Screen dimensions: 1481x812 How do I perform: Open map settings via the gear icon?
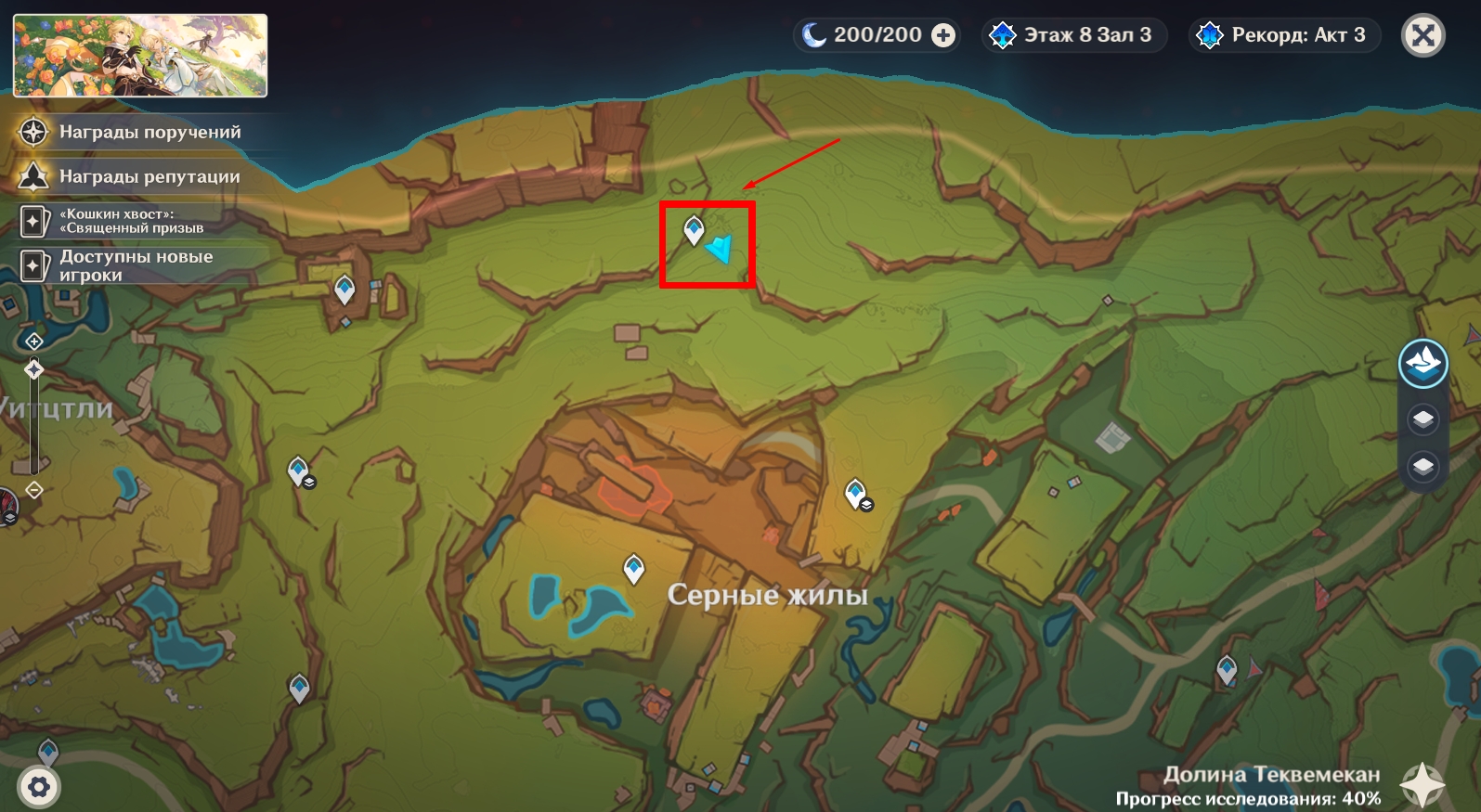39,788
